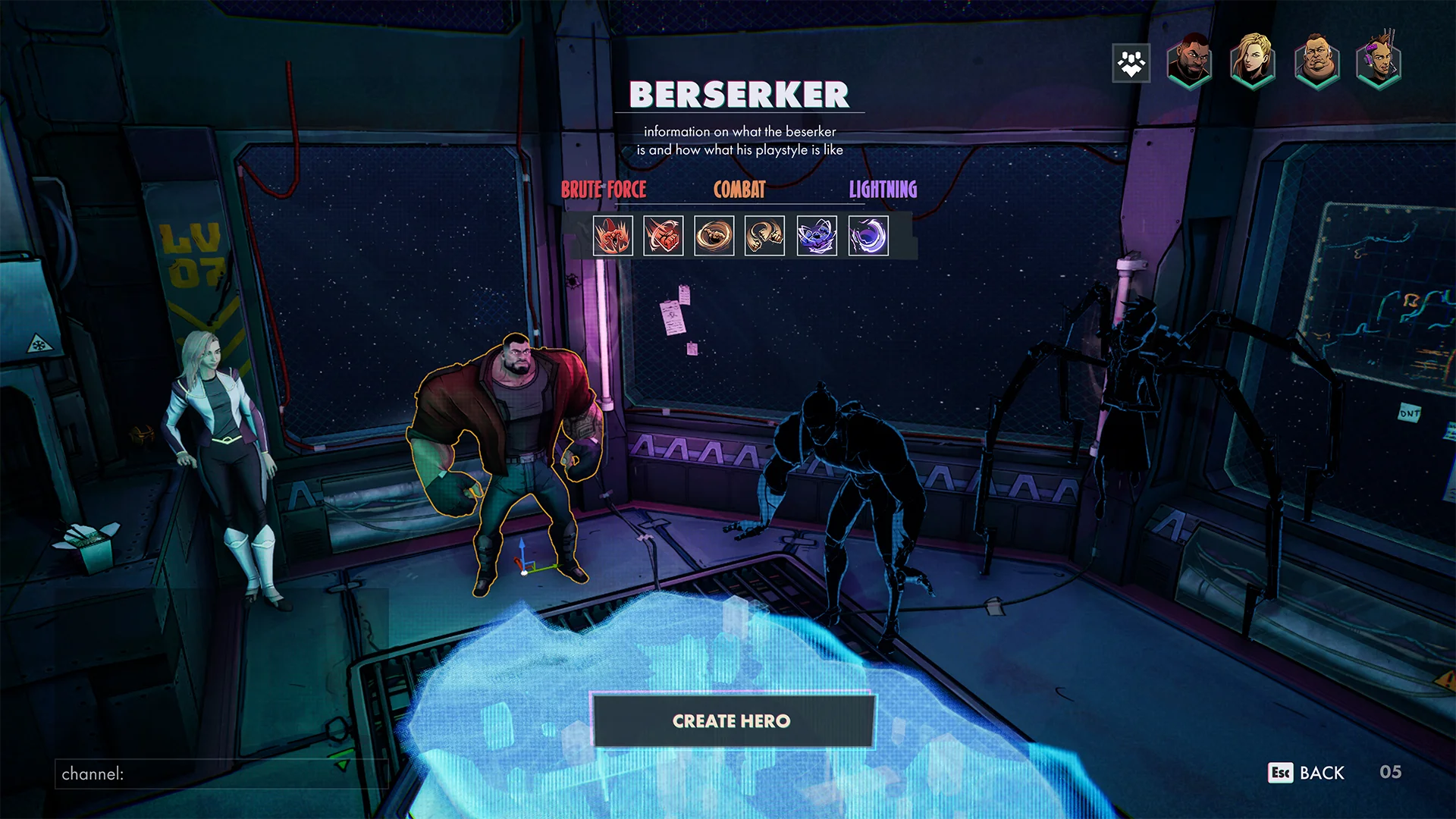Select the red punching fist Brute Force ability
Image resolution: width=1456 pixels, height=819 pixels.
click(664, 236)
